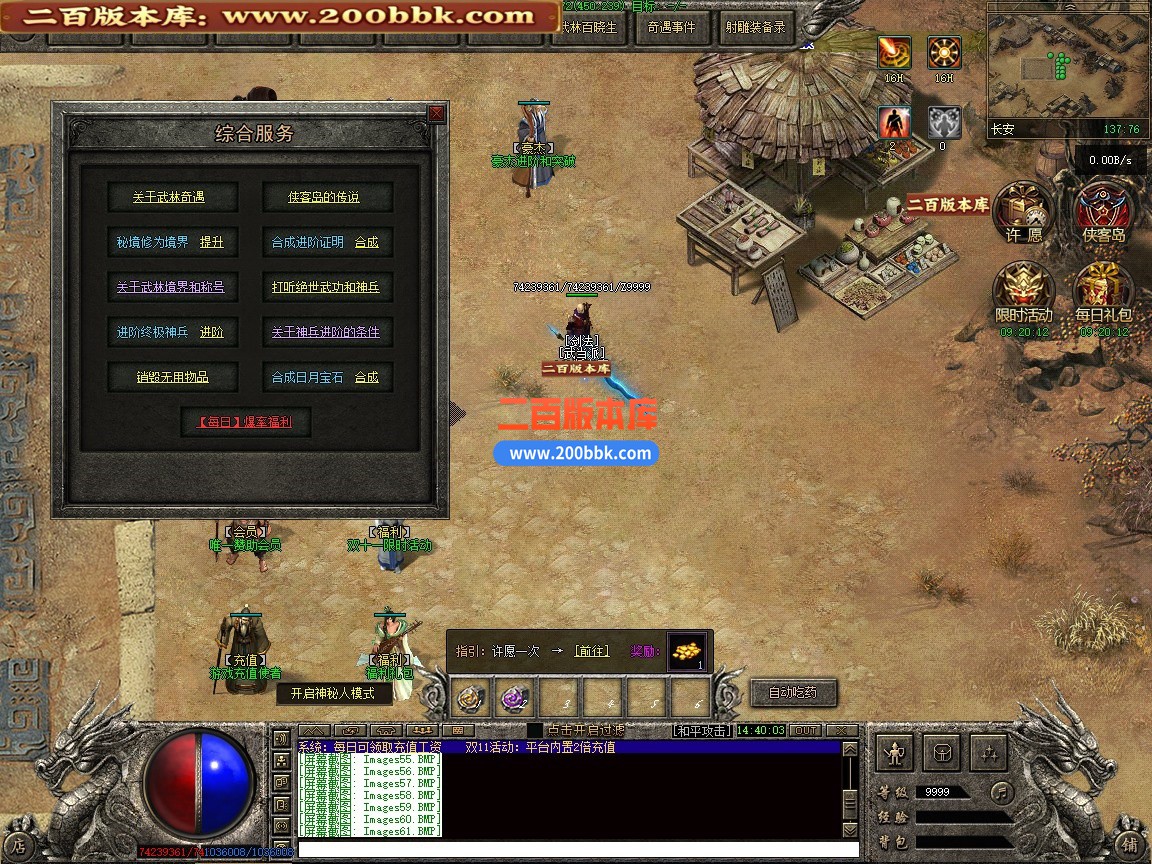Click 合成 beside 合成日月宝石

367,377
